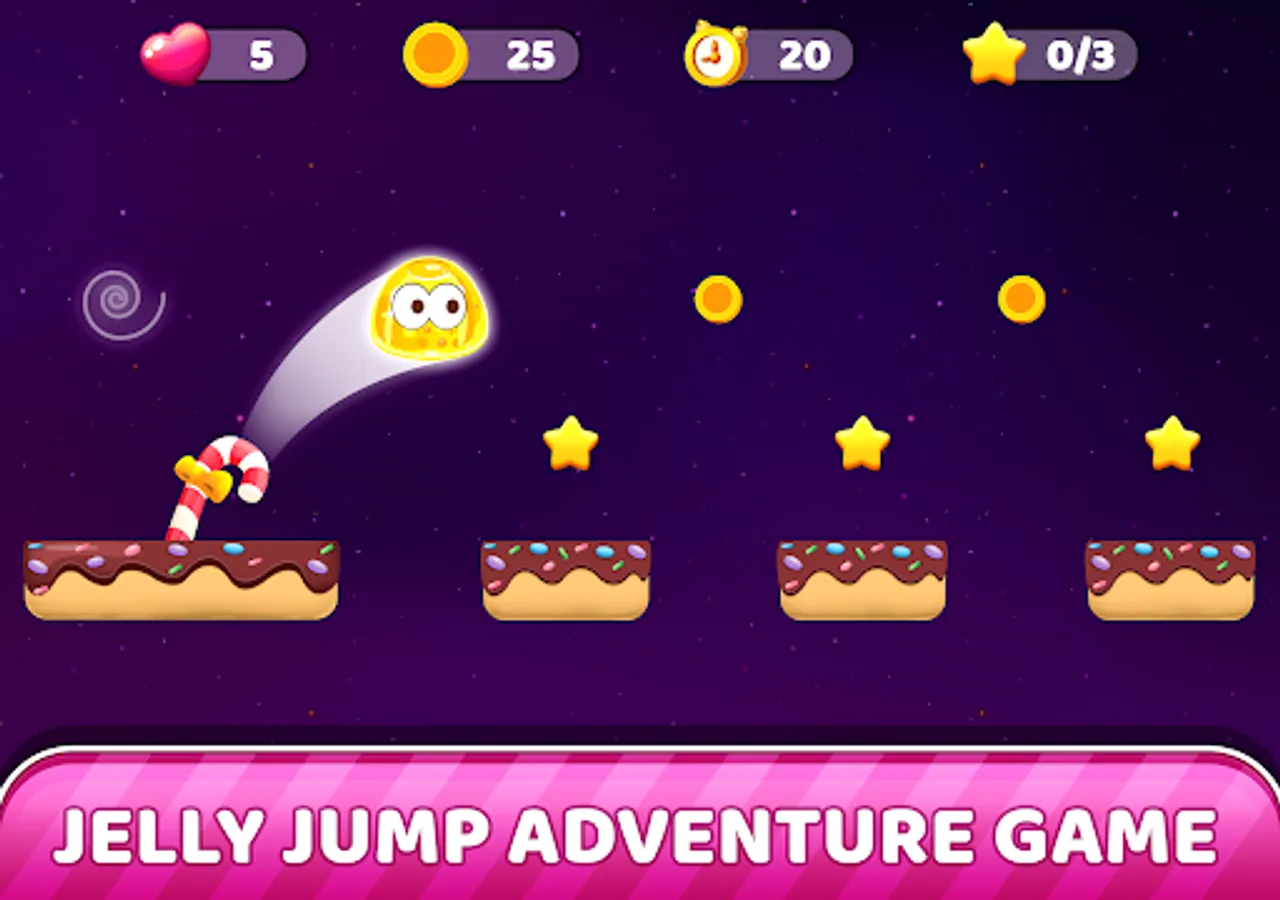Tap the gold coin currency icon
The image size is (1280, 900).
pyautogui.click(x=437, y=57)
